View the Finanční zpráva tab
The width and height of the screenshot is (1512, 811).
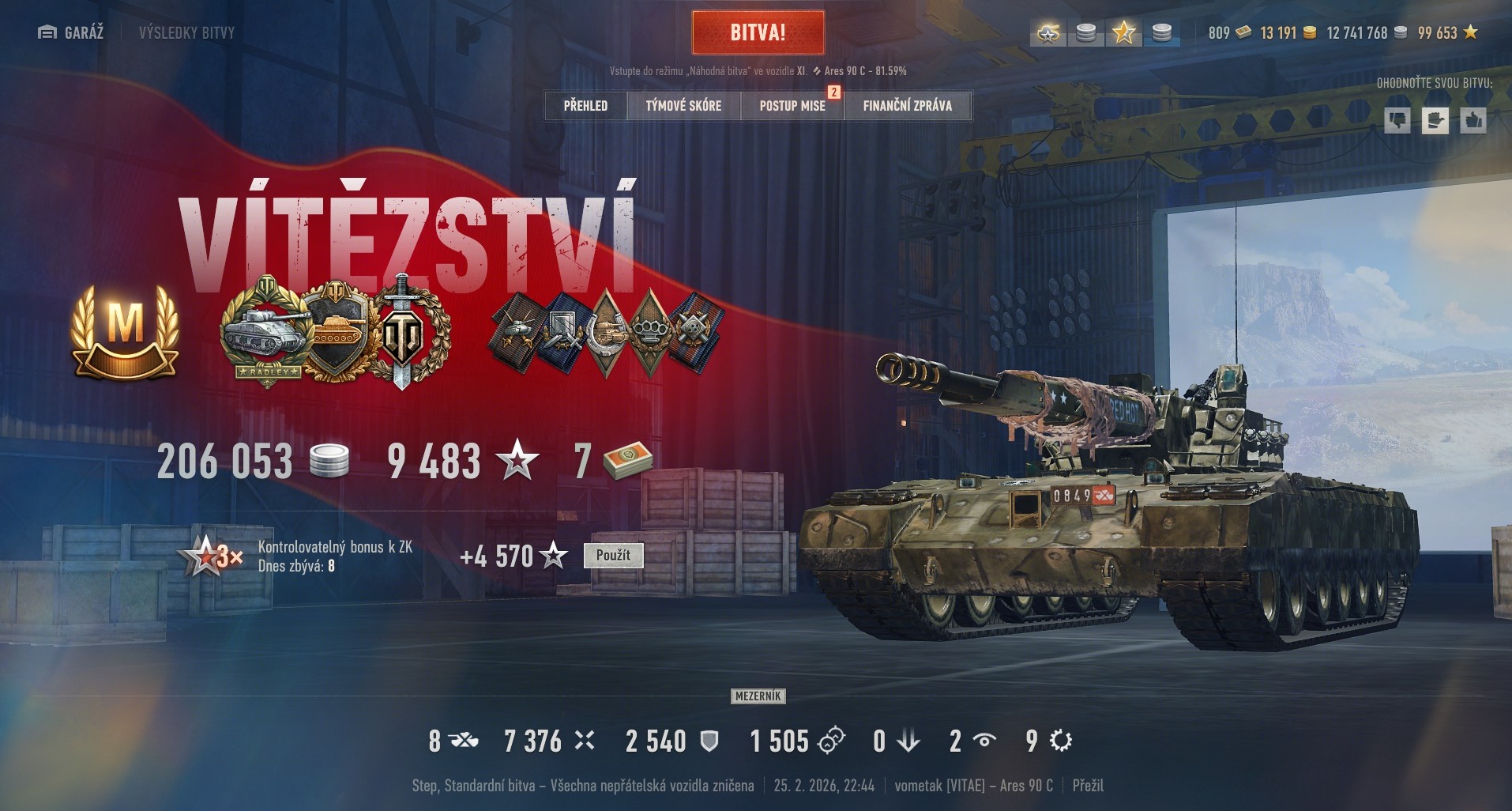(907, 105)
